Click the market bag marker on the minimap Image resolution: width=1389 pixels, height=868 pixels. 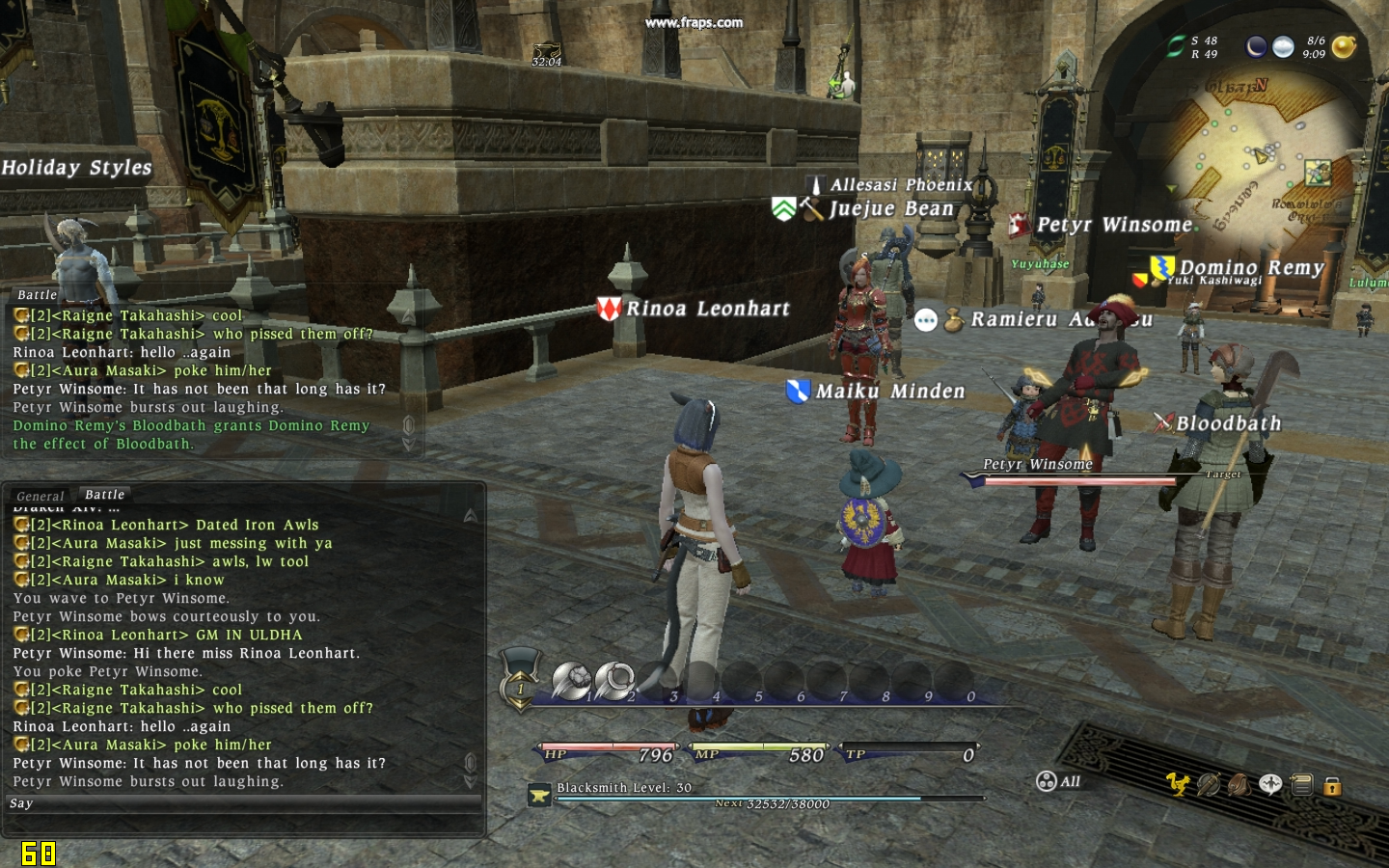pos(1318,173)
